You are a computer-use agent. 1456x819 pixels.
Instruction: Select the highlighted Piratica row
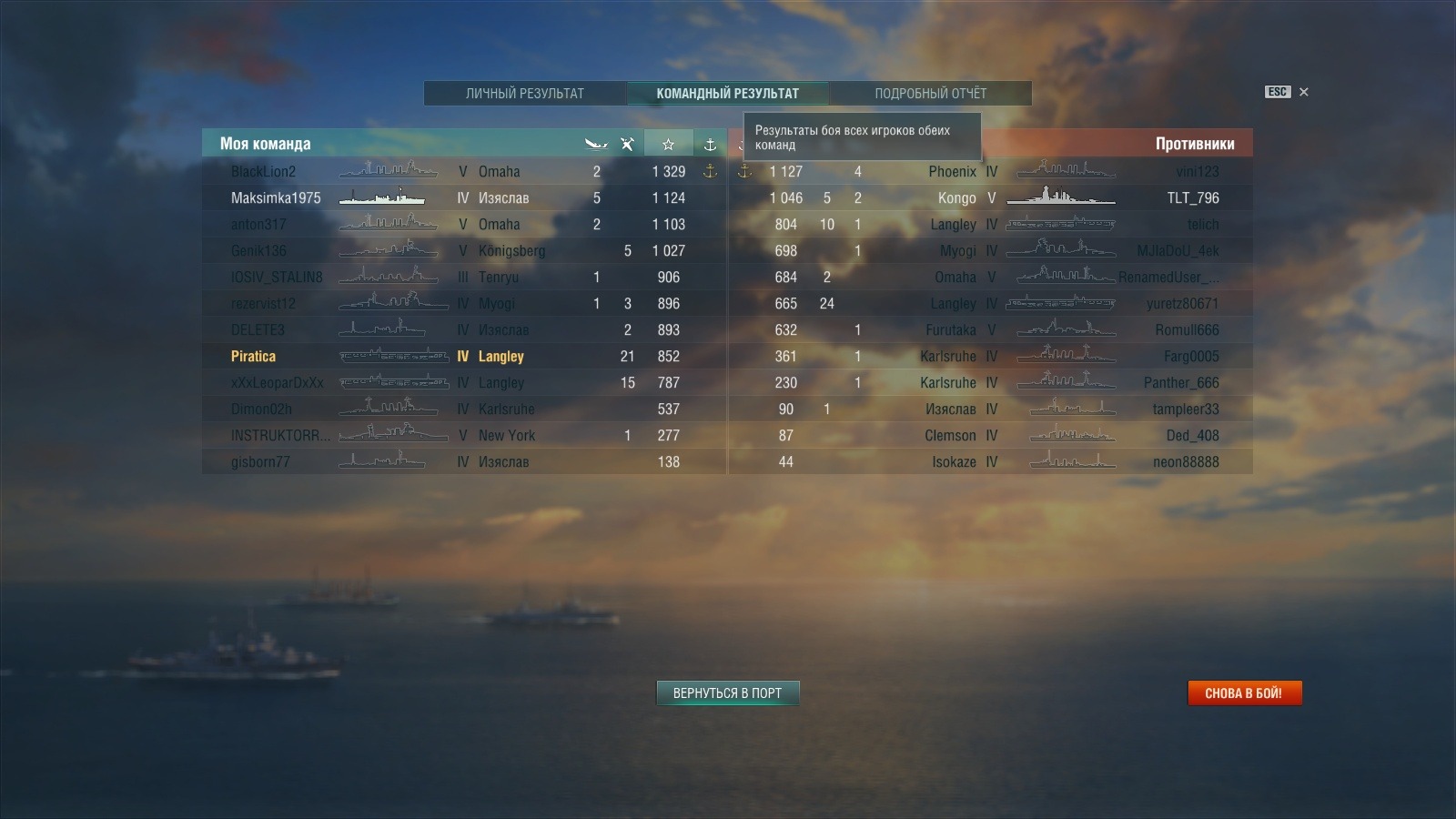254,356
